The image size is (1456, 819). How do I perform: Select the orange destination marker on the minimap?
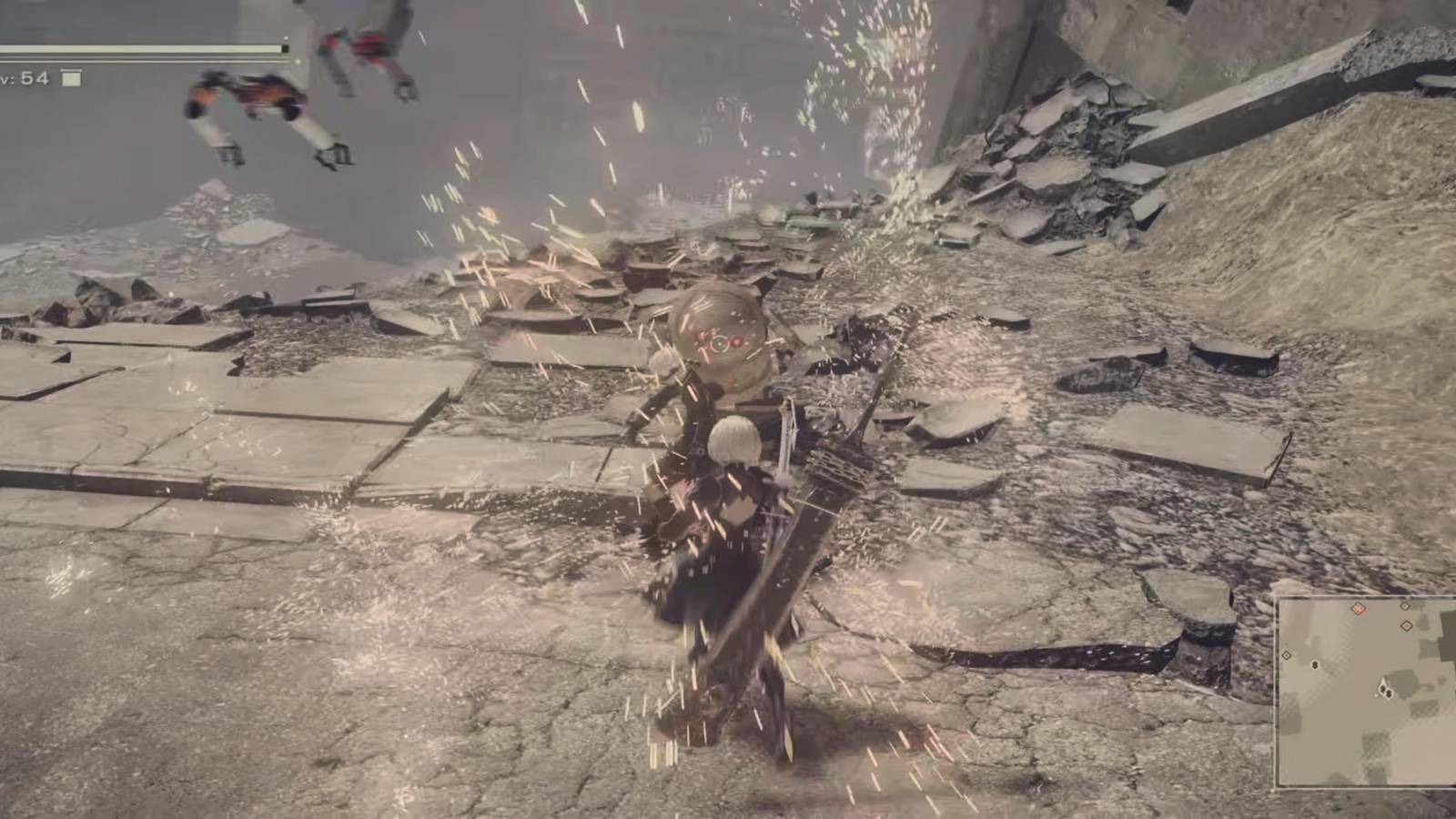1358,609
